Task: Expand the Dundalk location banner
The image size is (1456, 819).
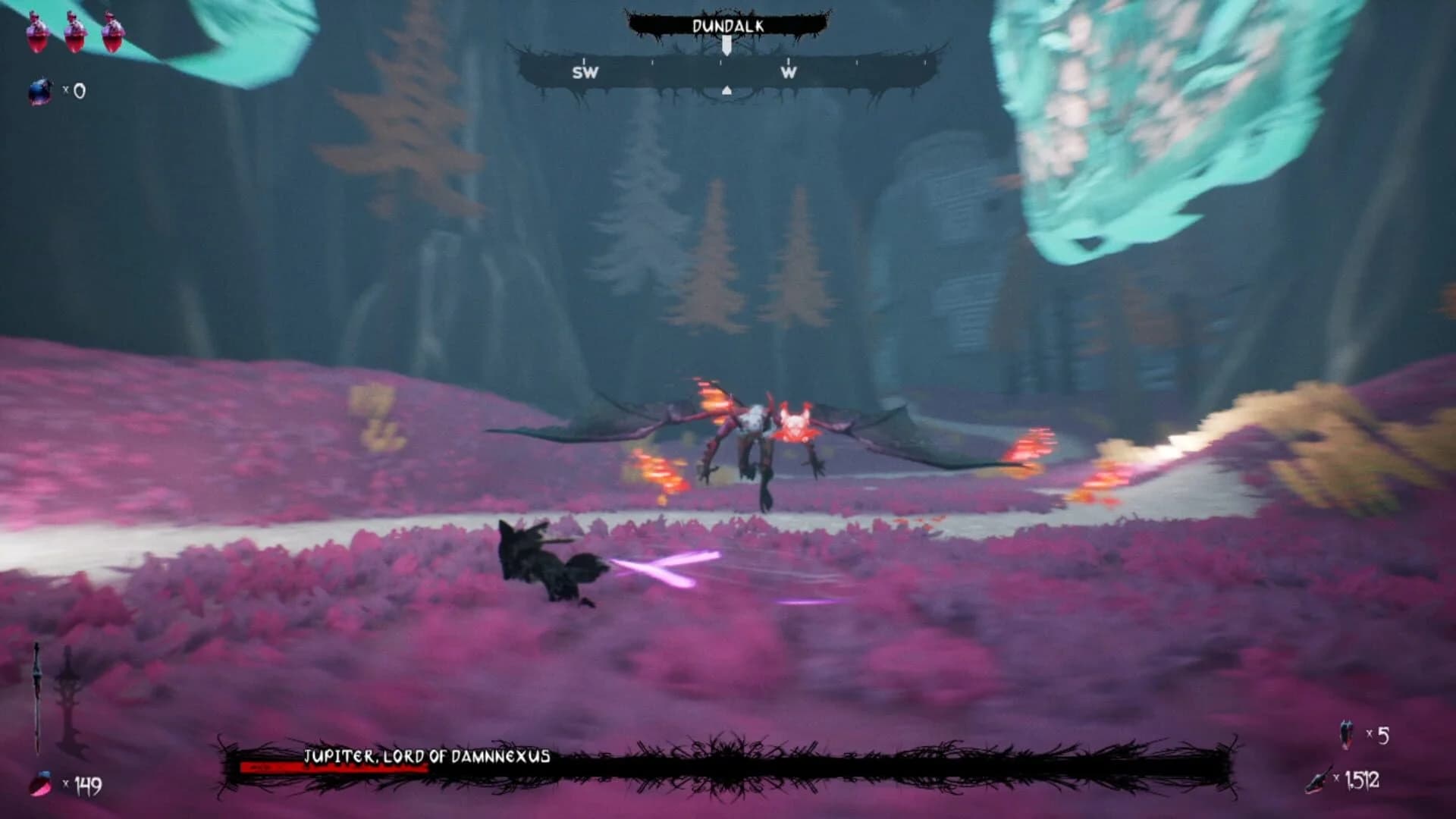Action: 726,24
